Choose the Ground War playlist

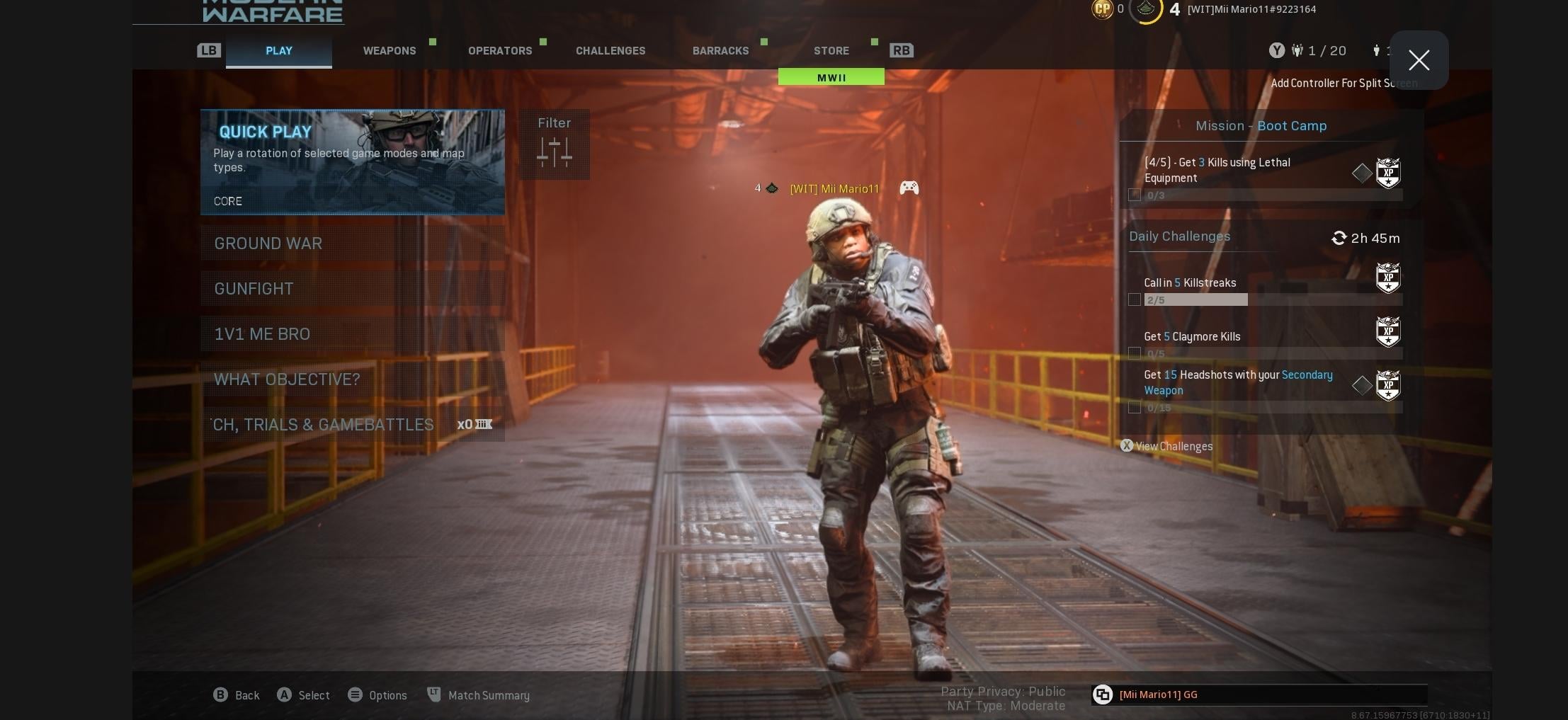click(x=352, y=244)
